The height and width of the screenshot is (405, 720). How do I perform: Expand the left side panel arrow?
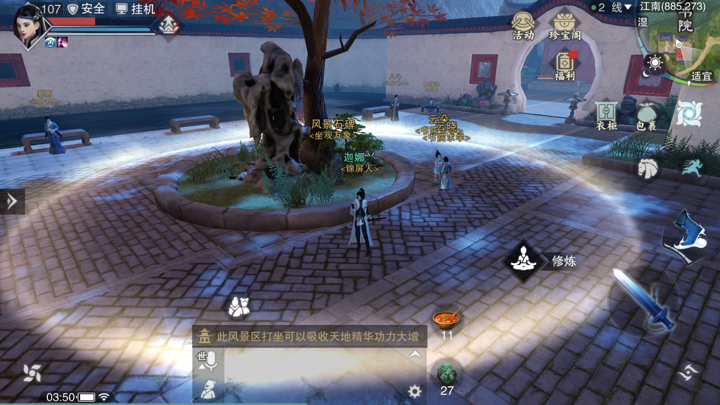(x=12, y=201)
